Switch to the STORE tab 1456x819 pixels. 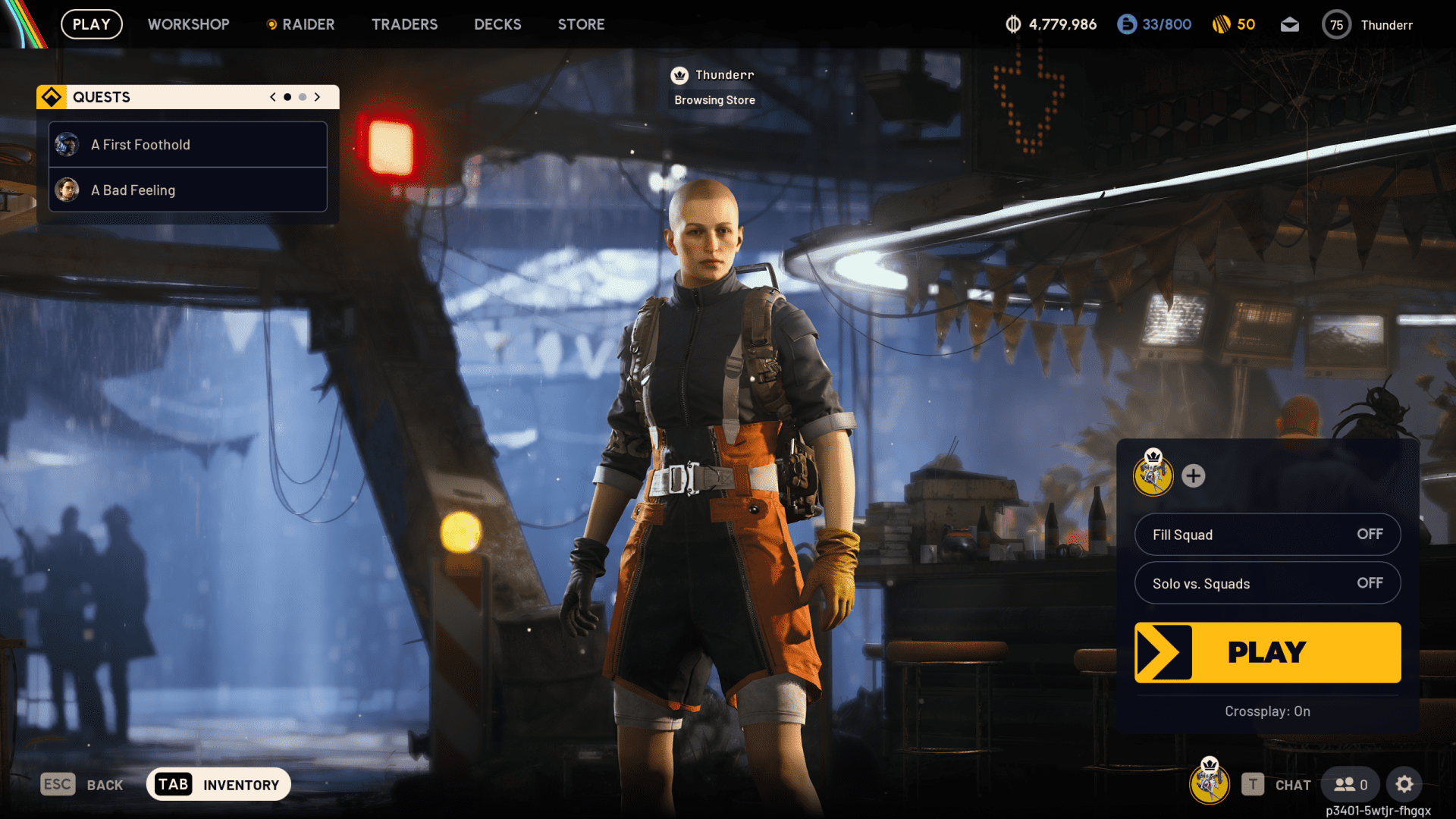coord(581,24)
